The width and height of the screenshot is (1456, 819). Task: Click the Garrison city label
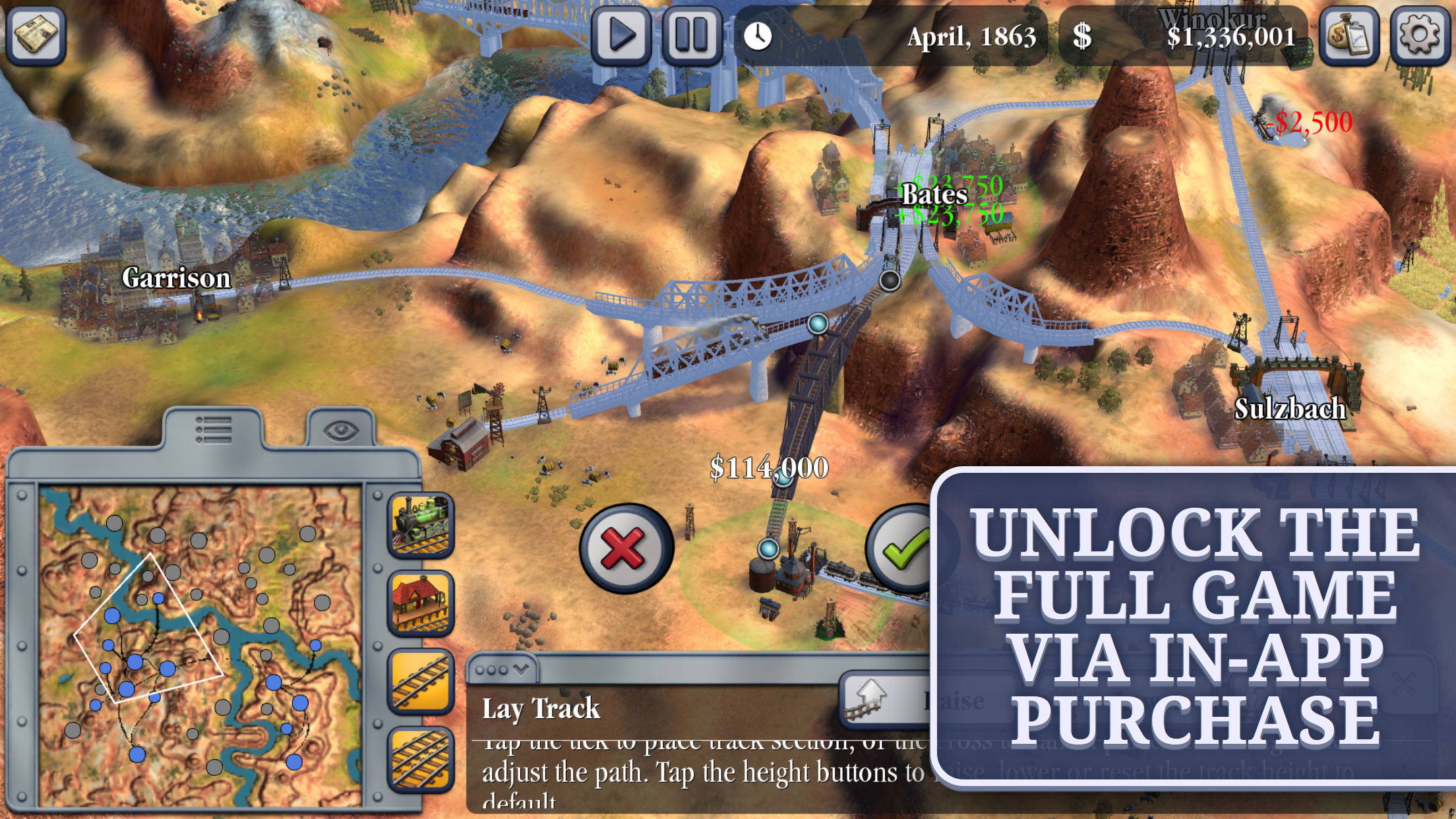177,278
